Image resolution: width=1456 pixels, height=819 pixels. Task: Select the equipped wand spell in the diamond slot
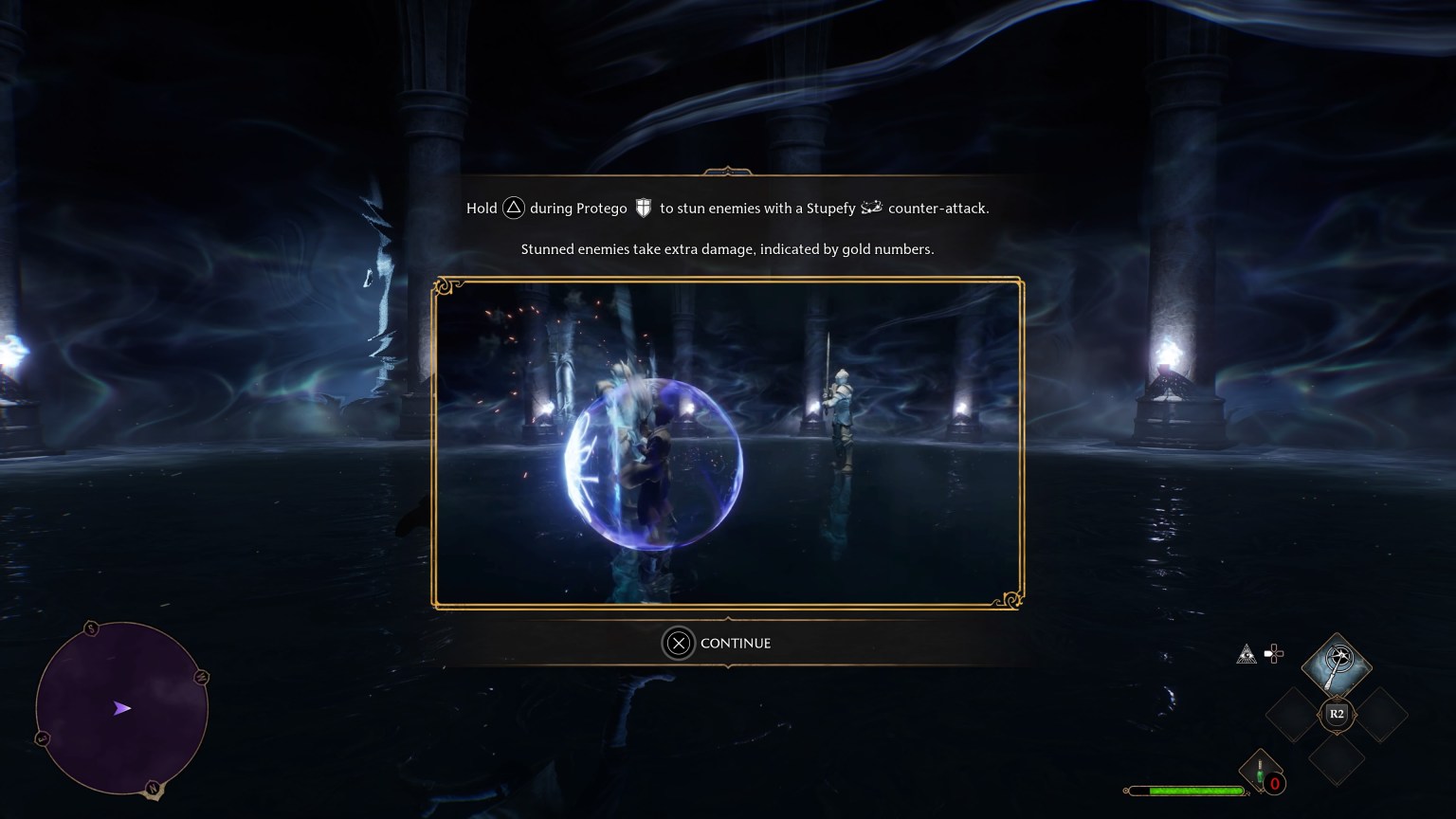coord(1338,664)
